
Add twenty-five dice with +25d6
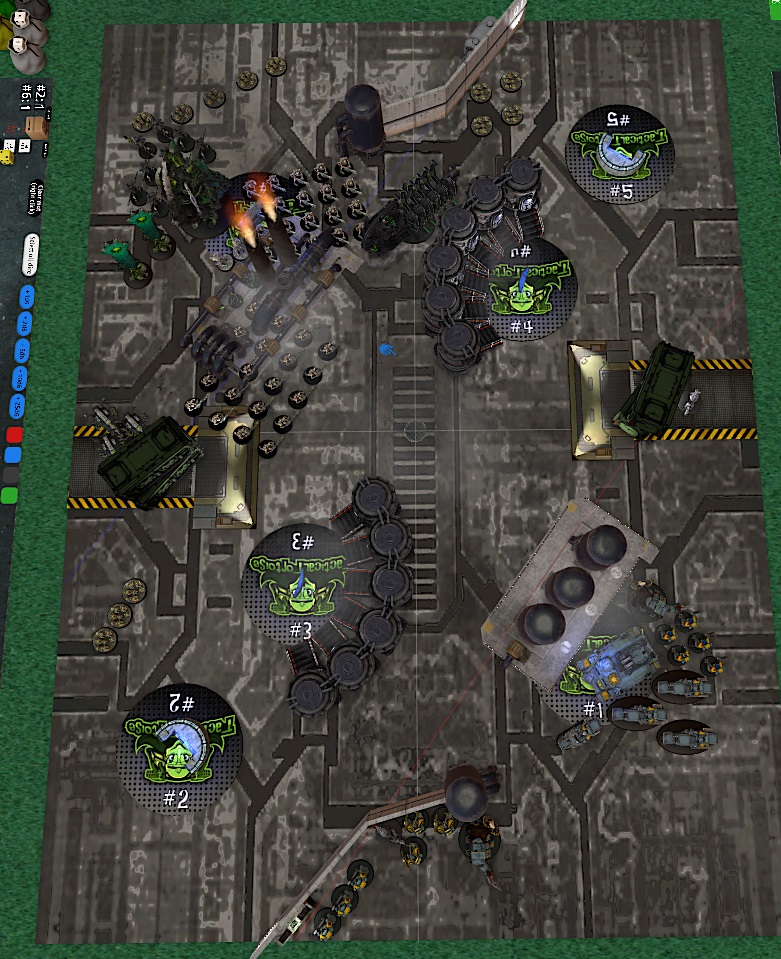[17, 406]
